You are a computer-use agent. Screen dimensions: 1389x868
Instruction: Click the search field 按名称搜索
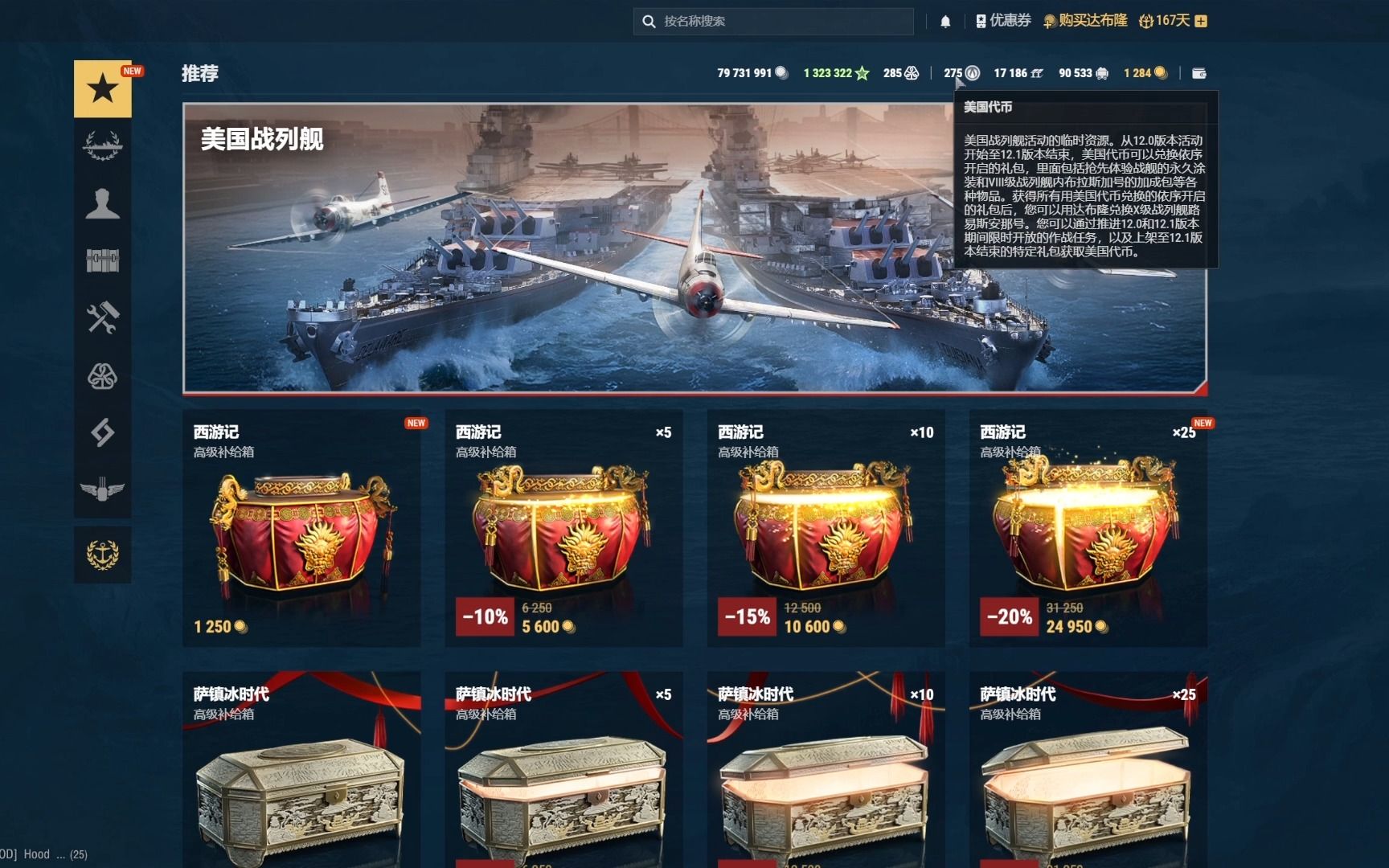click(x=772, y=21)
